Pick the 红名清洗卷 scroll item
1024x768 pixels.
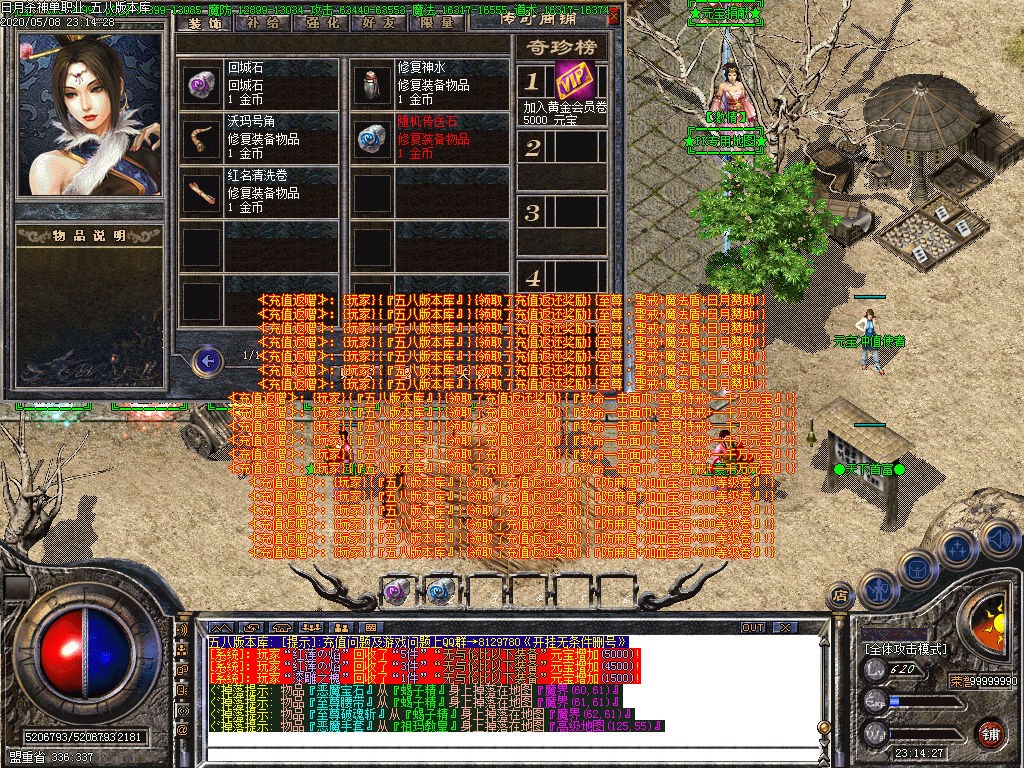259,192
